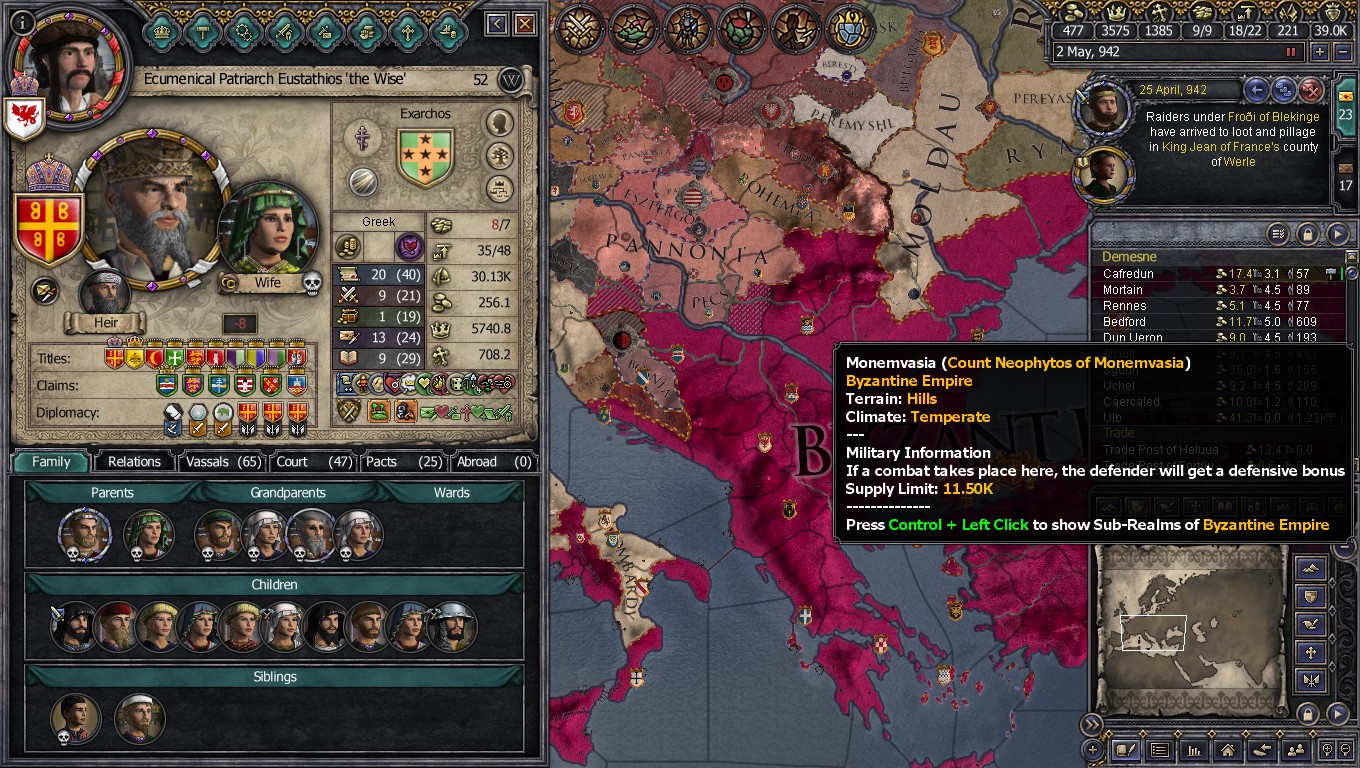Viewport: 1360px width, 768px height.
Task: Open the Wikipedia W button
Action: pyautogui.click(x=511, y=81)
